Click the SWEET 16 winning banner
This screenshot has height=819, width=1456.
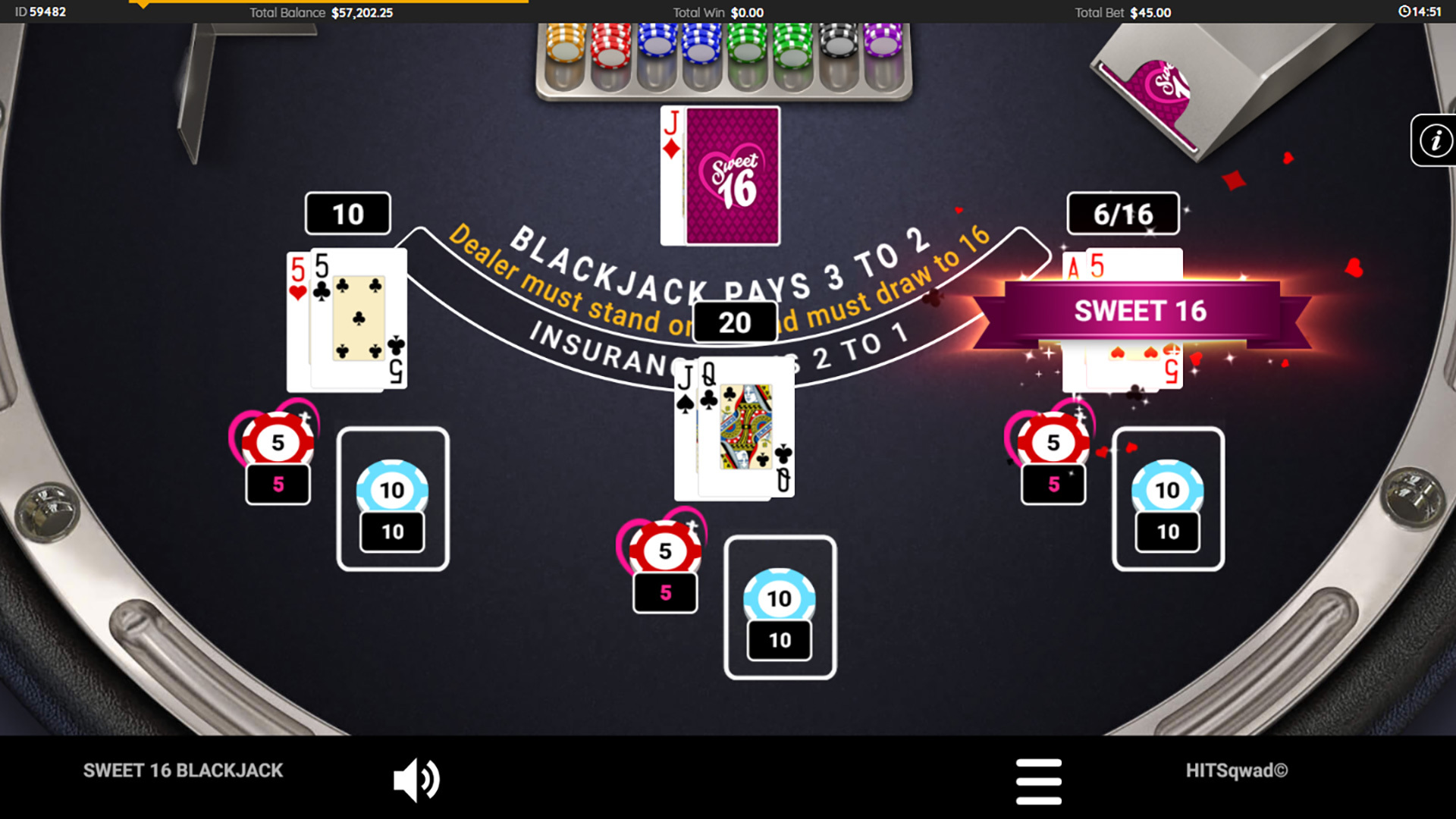tap(1142, 310)
